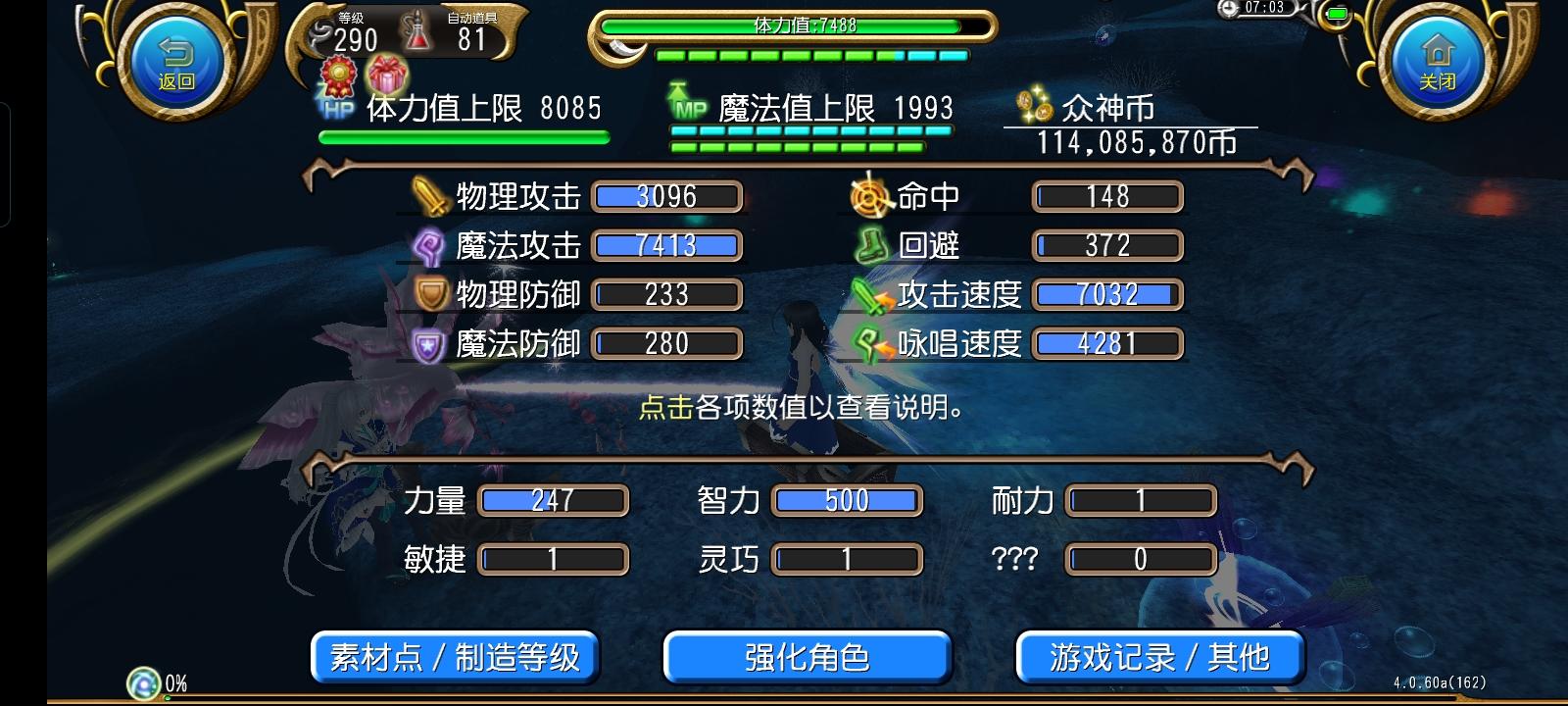Open 素材点 / 制造等级 screen
Viewport: 1568px width, 706px height.
[458, 657]
